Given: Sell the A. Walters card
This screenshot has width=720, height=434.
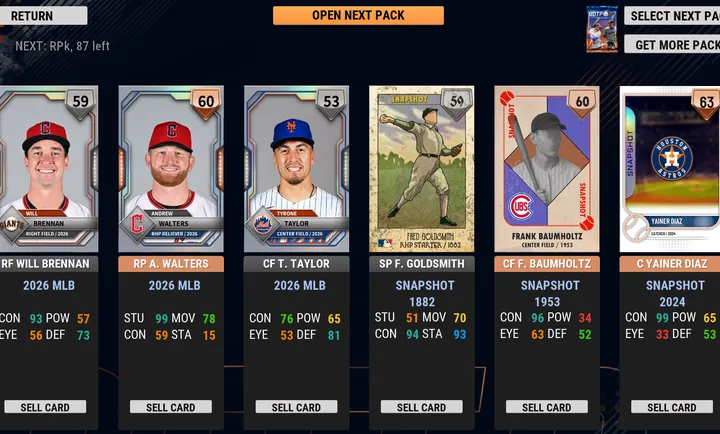Looking at the screenshot, I should pos(170,407).
